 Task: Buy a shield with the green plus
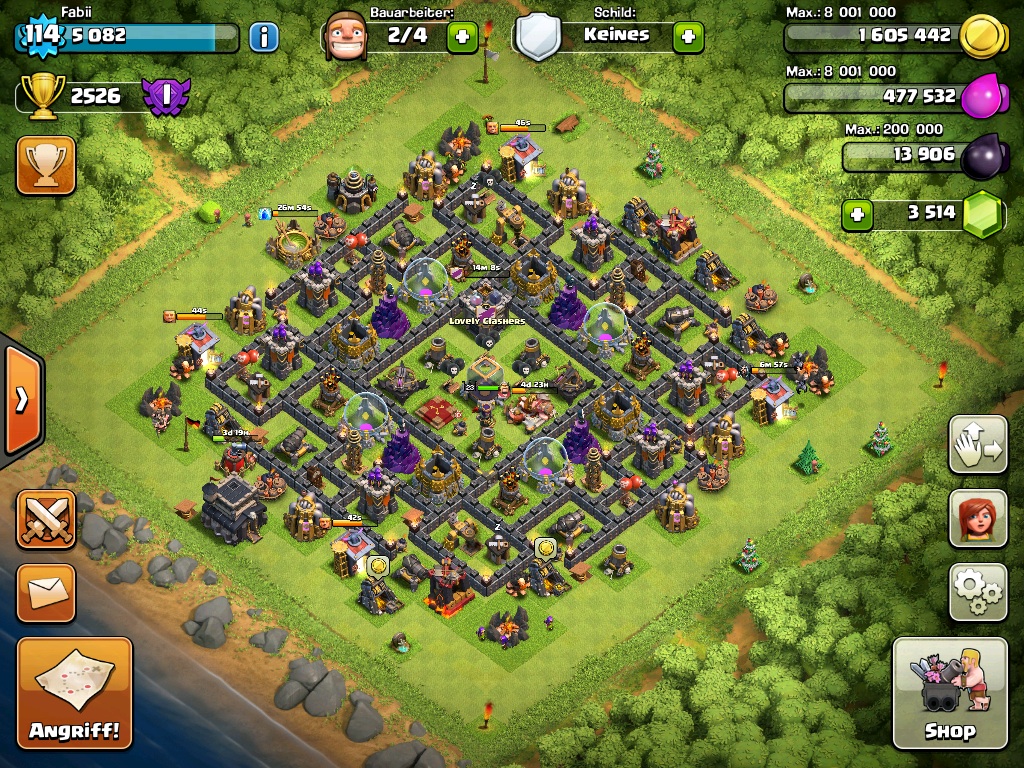[688, 38]
